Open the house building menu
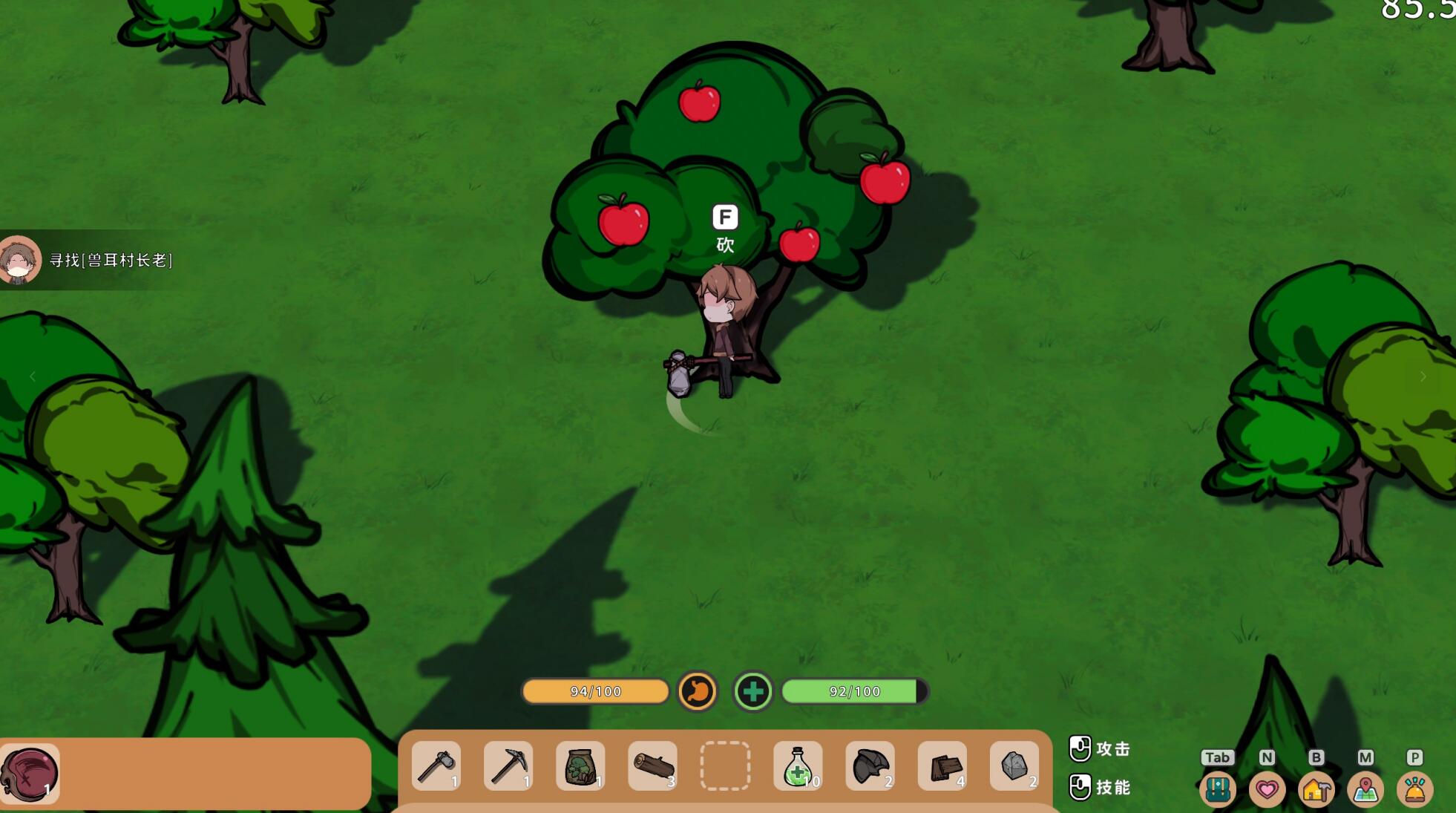Image resolution: width=1456 pixels, height=813 pixels. point(1316,788)
